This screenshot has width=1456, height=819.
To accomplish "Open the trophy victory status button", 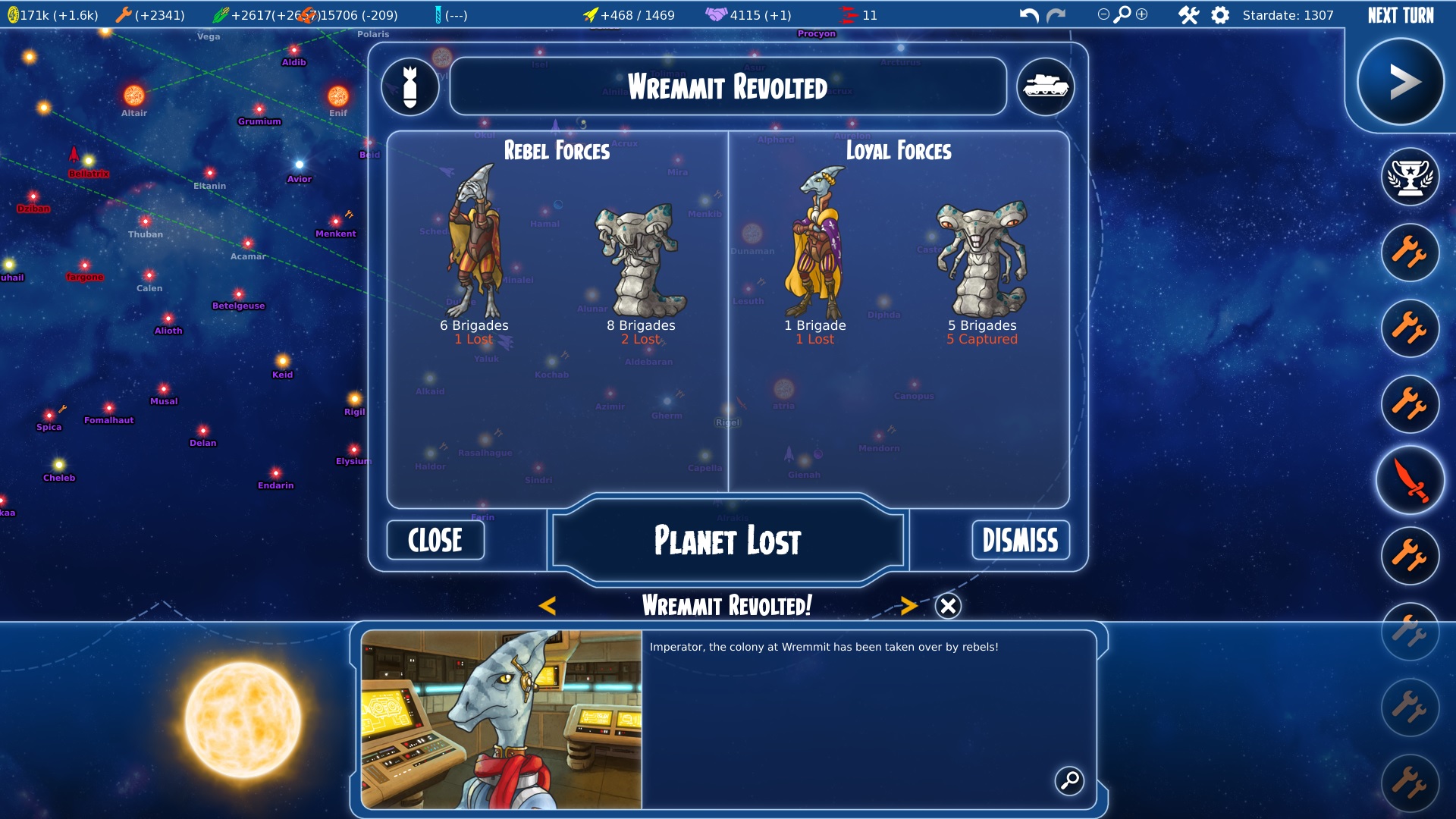I will pyautogui.click(x=1410, y=177).
